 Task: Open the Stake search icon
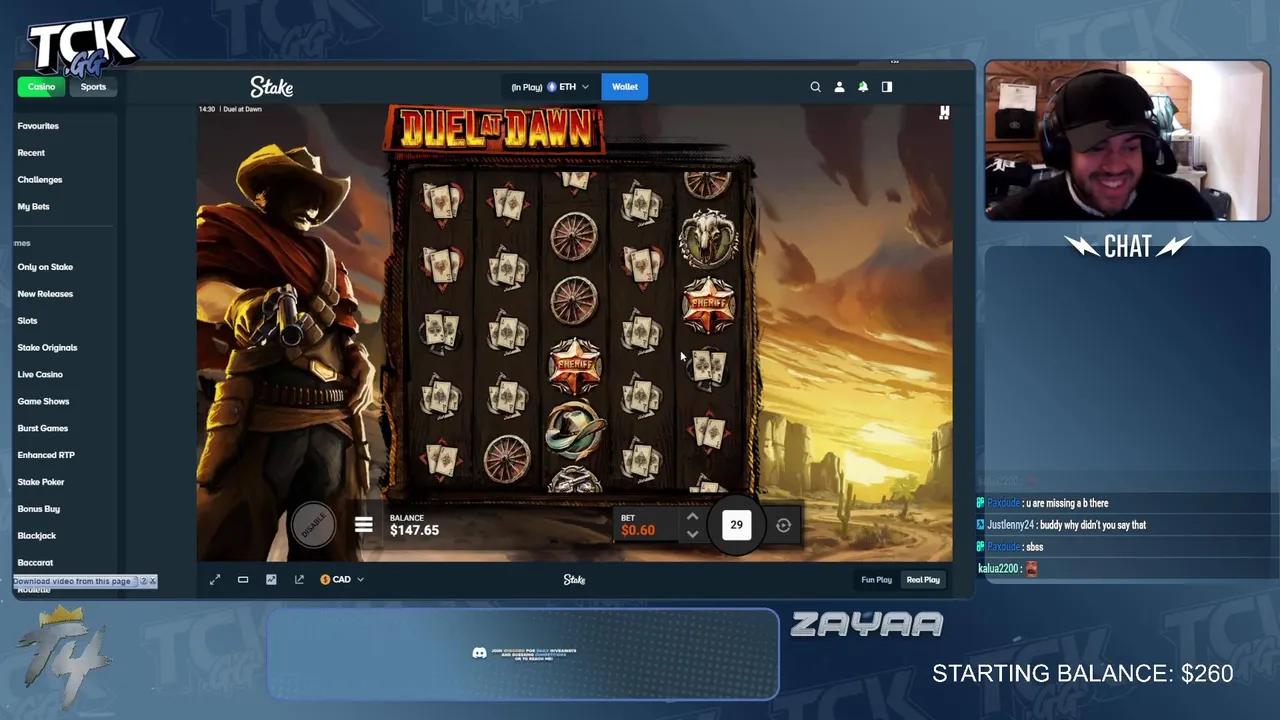pyautogui.click(x=816, y=87)
